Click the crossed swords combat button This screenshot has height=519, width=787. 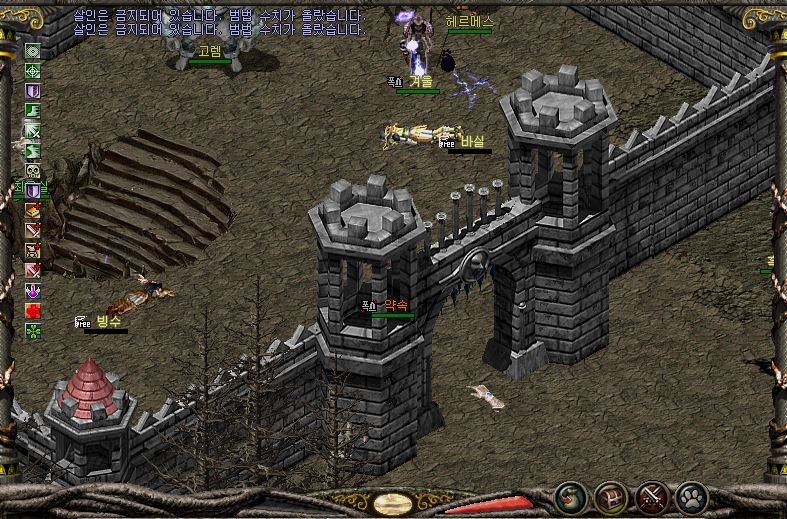point(651,495)
